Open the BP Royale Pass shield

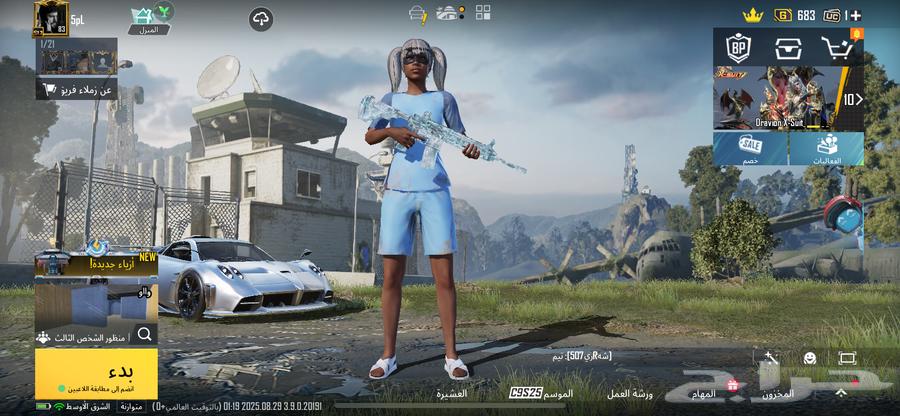click(x=739, y=47)
